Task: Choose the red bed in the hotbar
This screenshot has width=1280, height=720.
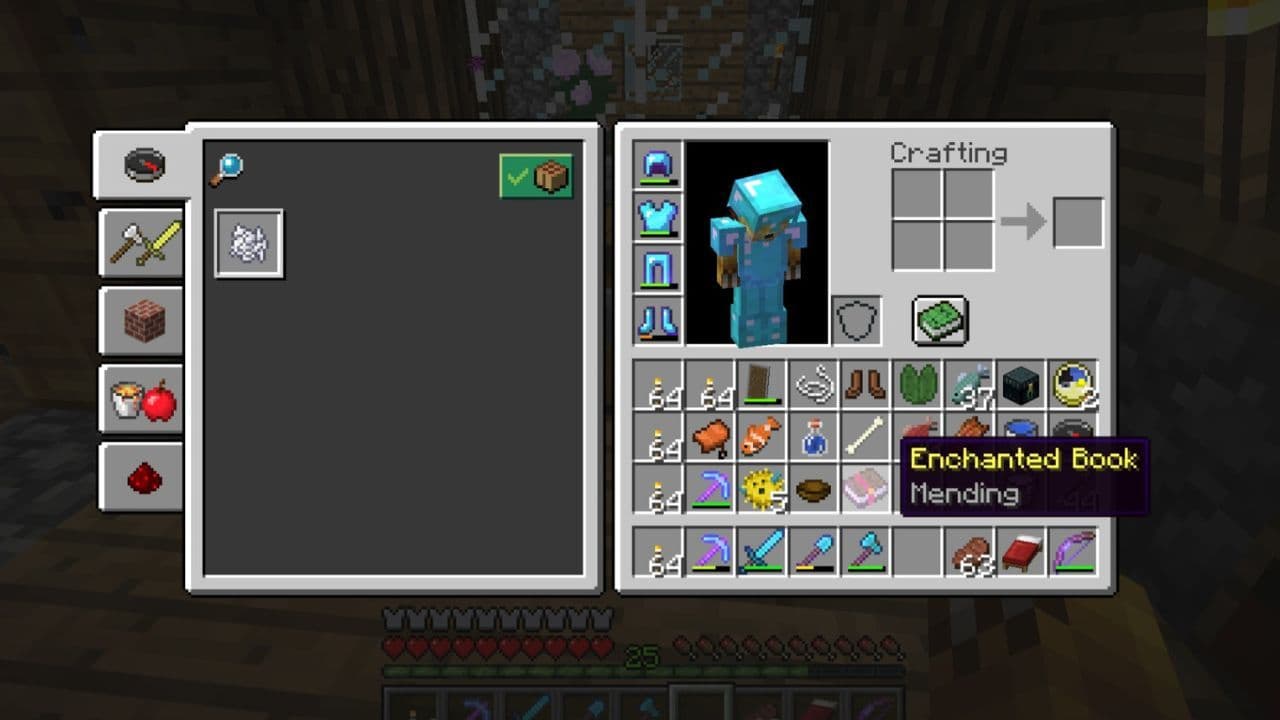Action: click(x=1021, y=553)
